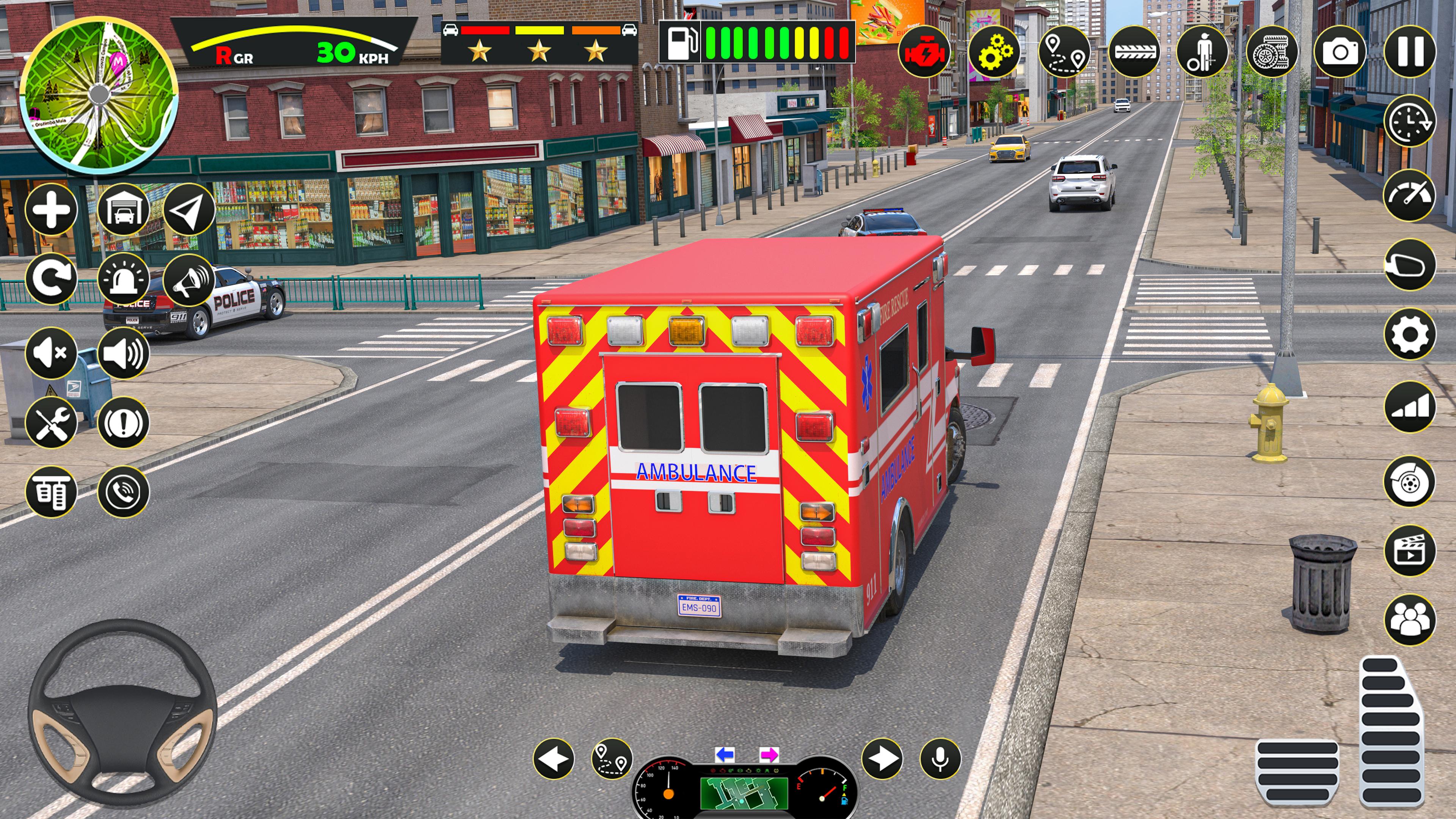Viewport: 1456px width, 819px height.
Task: Activate the left turn arrow button
Action: (x=554, y=758)
